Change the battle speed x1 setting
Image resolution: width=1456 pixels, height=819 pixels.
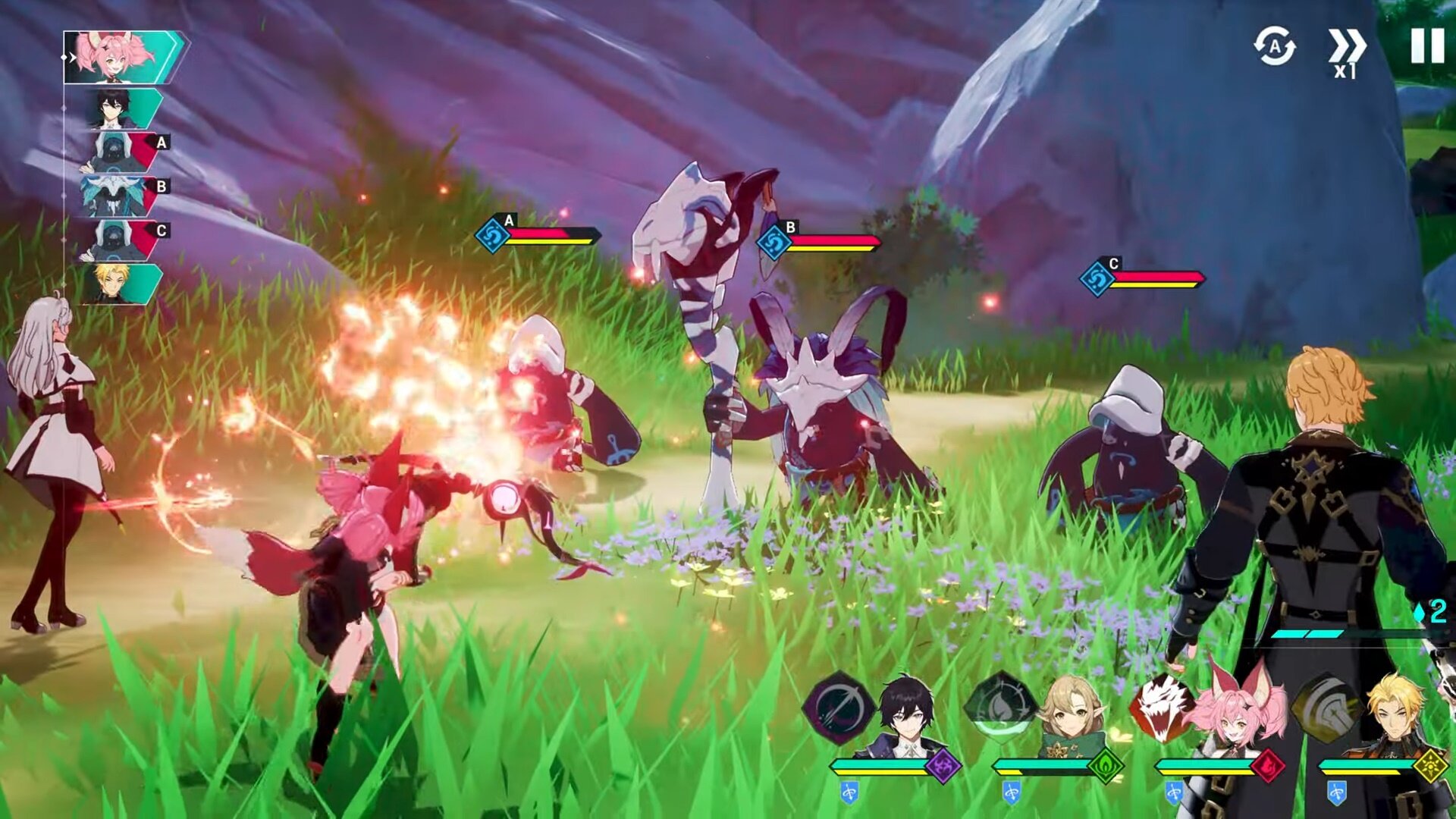tap(1346, 52)
